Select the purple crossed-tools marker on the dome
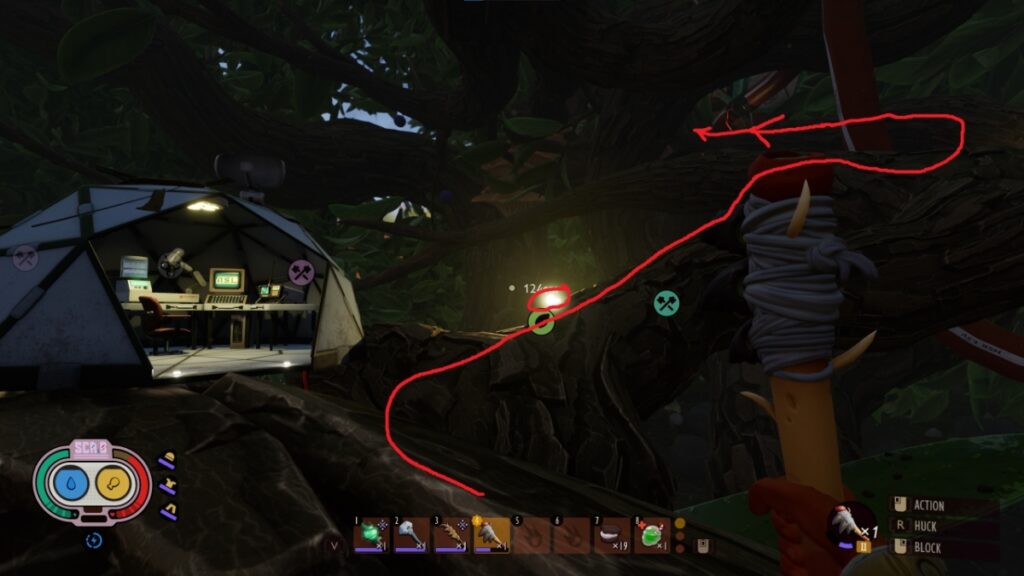 (301, 271)
